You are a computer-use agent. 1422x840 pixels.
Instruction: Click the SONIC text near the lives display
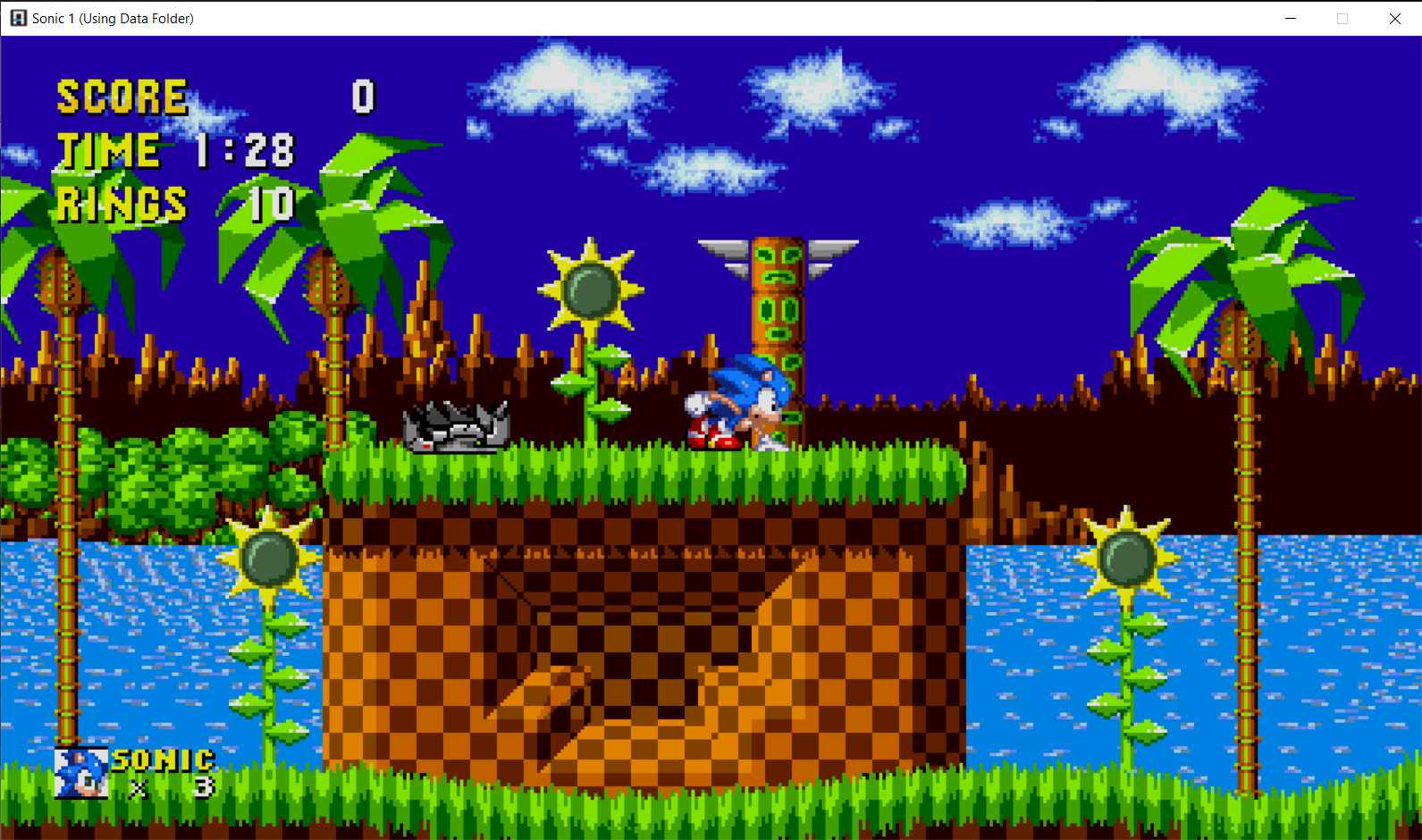161,760
